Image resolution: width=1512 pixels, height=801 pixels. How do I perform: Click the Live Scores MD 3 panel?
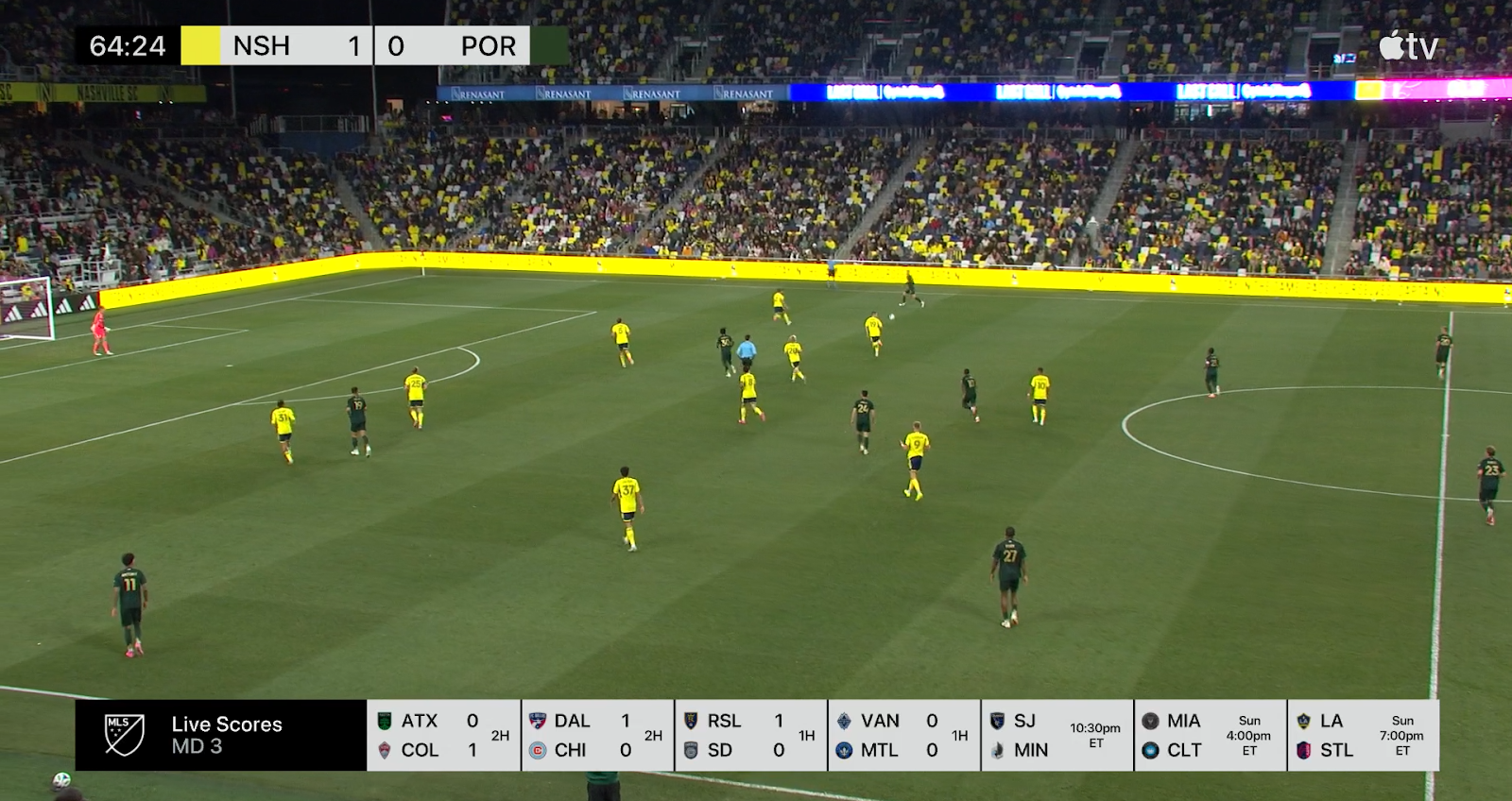point(221,735)
